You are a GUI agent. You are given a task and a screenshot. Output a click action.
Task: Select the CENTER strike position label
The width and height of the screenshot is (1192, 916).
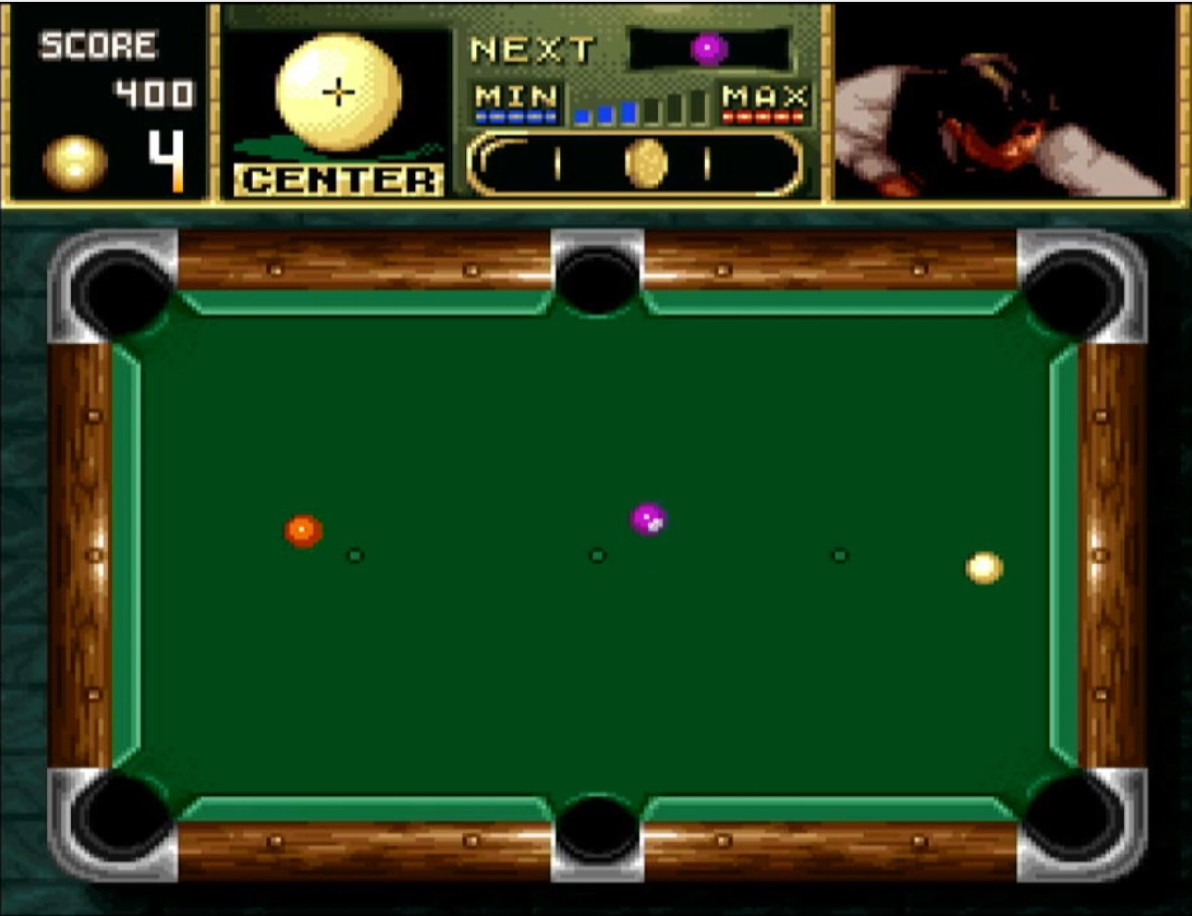pos(339,180)
